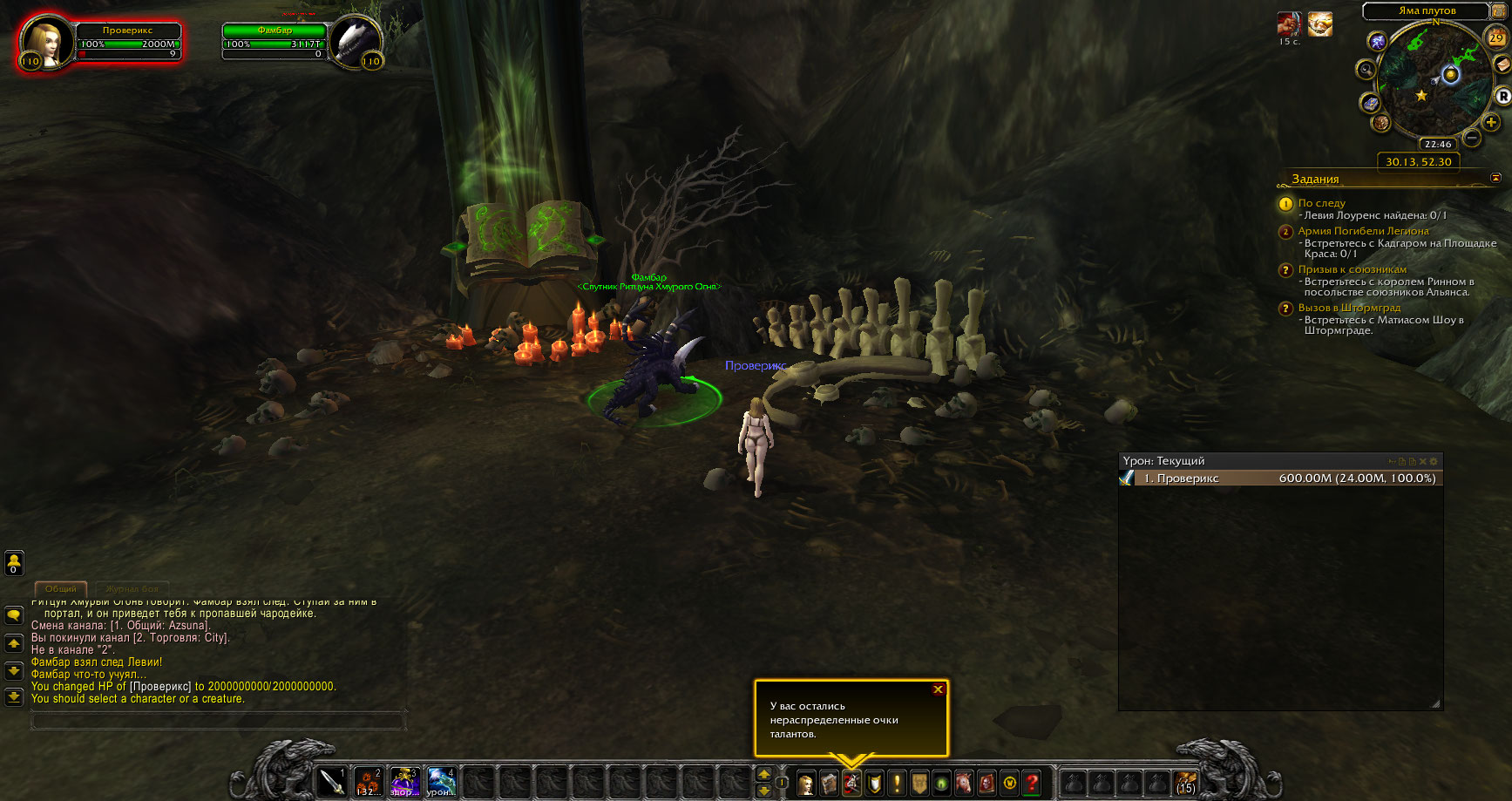The width and height of the screenshot is (1512, 801).
Task: Check the mail envelope icon by minimap
Action: pos(1502,64)
